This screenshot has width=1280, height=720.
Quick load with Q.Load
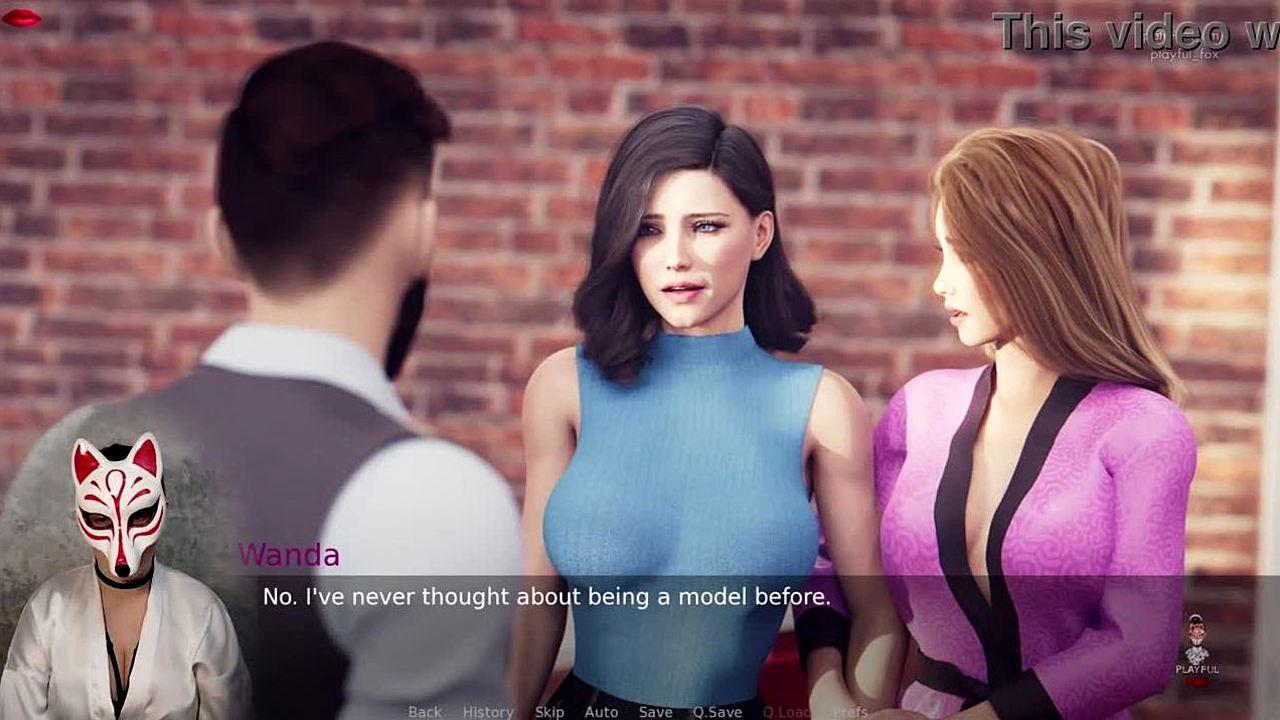(786, 711)
